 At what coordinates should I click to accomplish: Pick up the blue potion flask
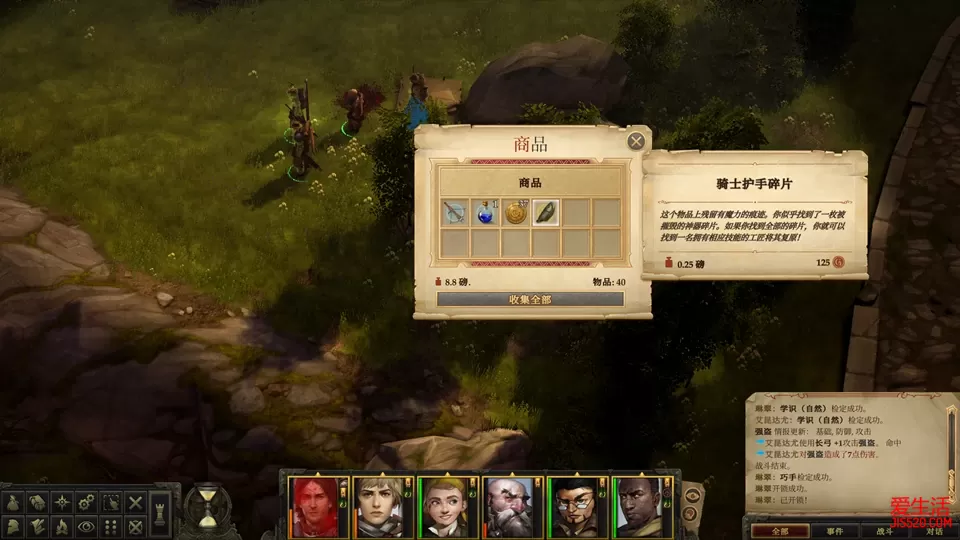[x=486, y=212]
